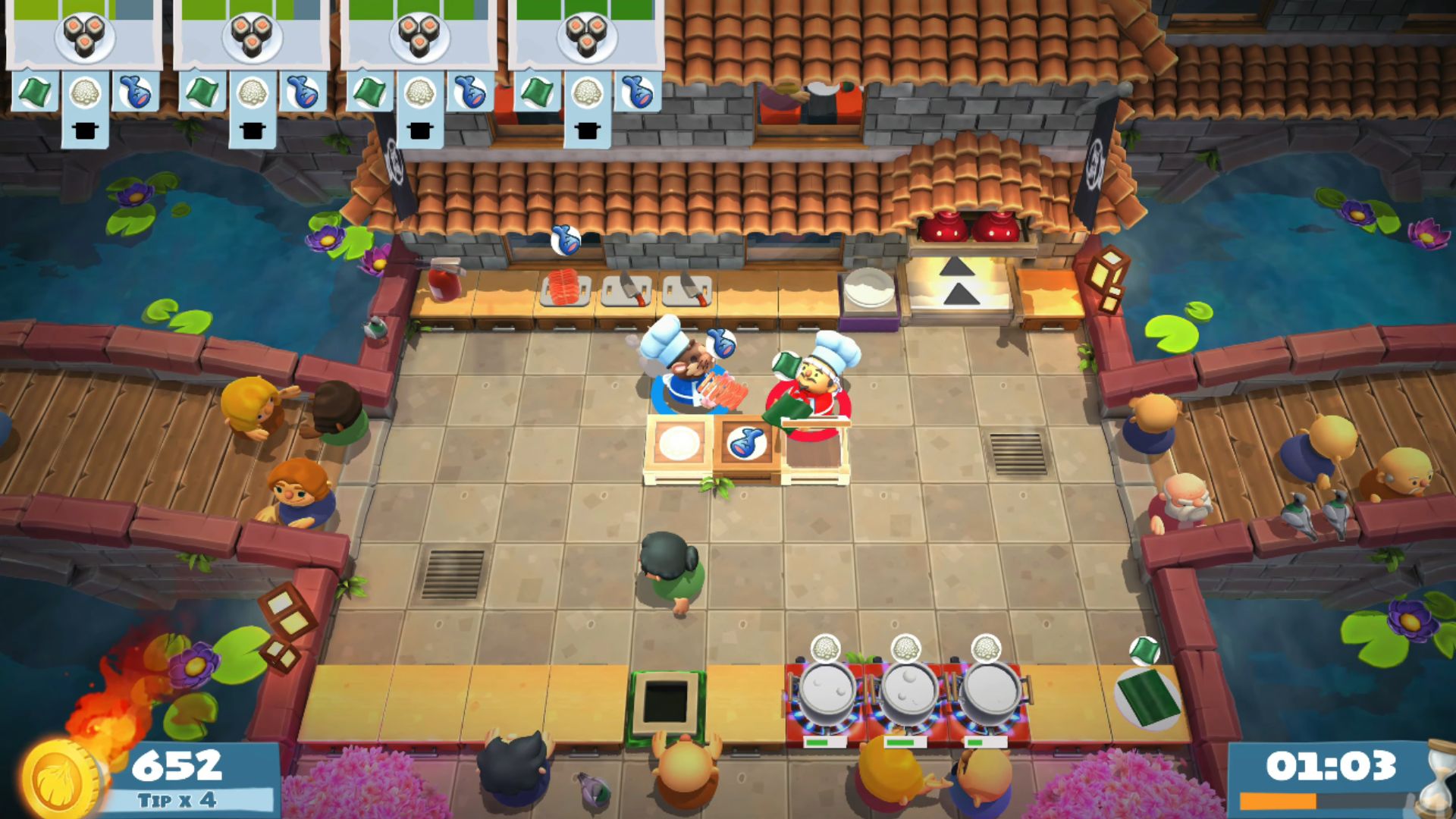This screenshot has width=1456, height=819.
Task: Select the third order ticket at the top
Action: pyautogui.click(x=419, y=45)
